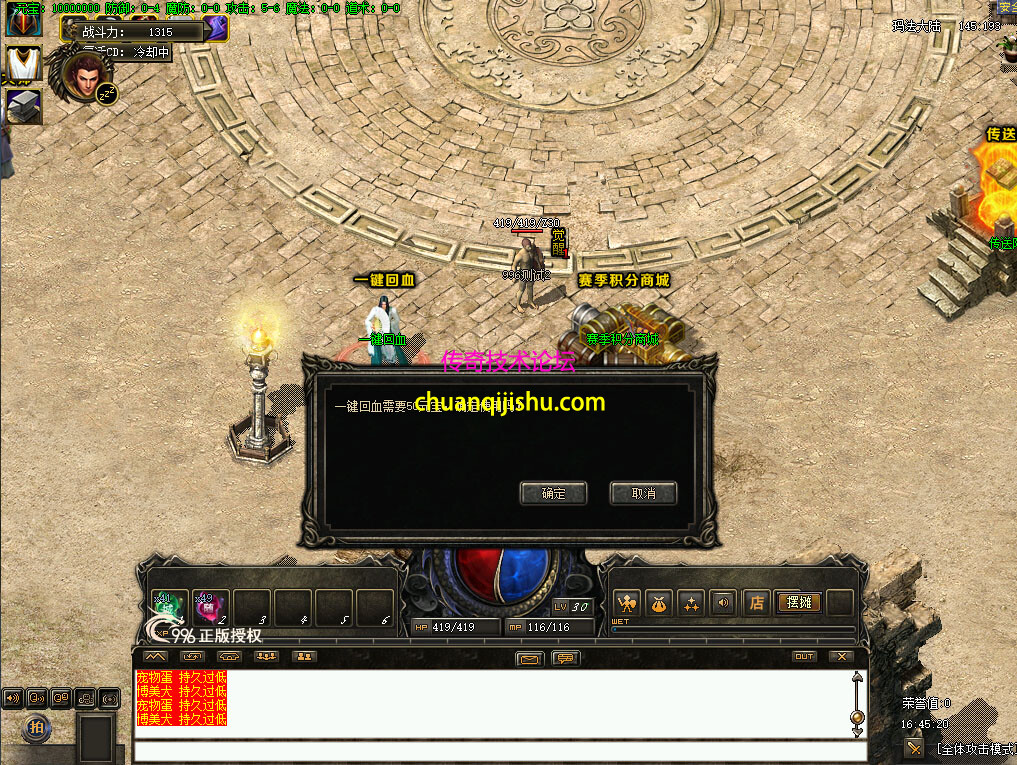Open the mail envelope icon
1017x765 pixels.
coord(530,658)
